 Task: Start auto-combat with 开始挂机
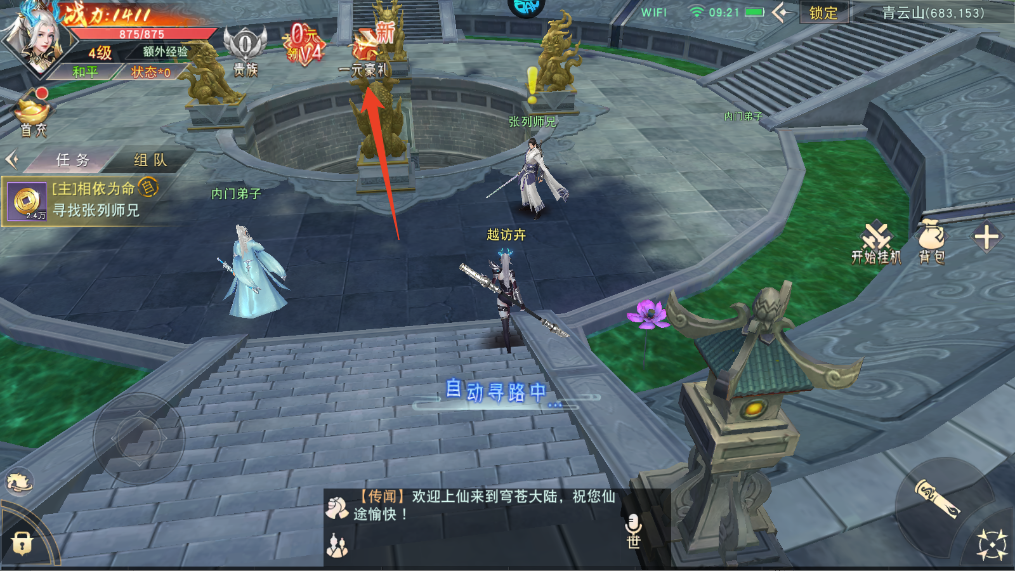(876, 241)
